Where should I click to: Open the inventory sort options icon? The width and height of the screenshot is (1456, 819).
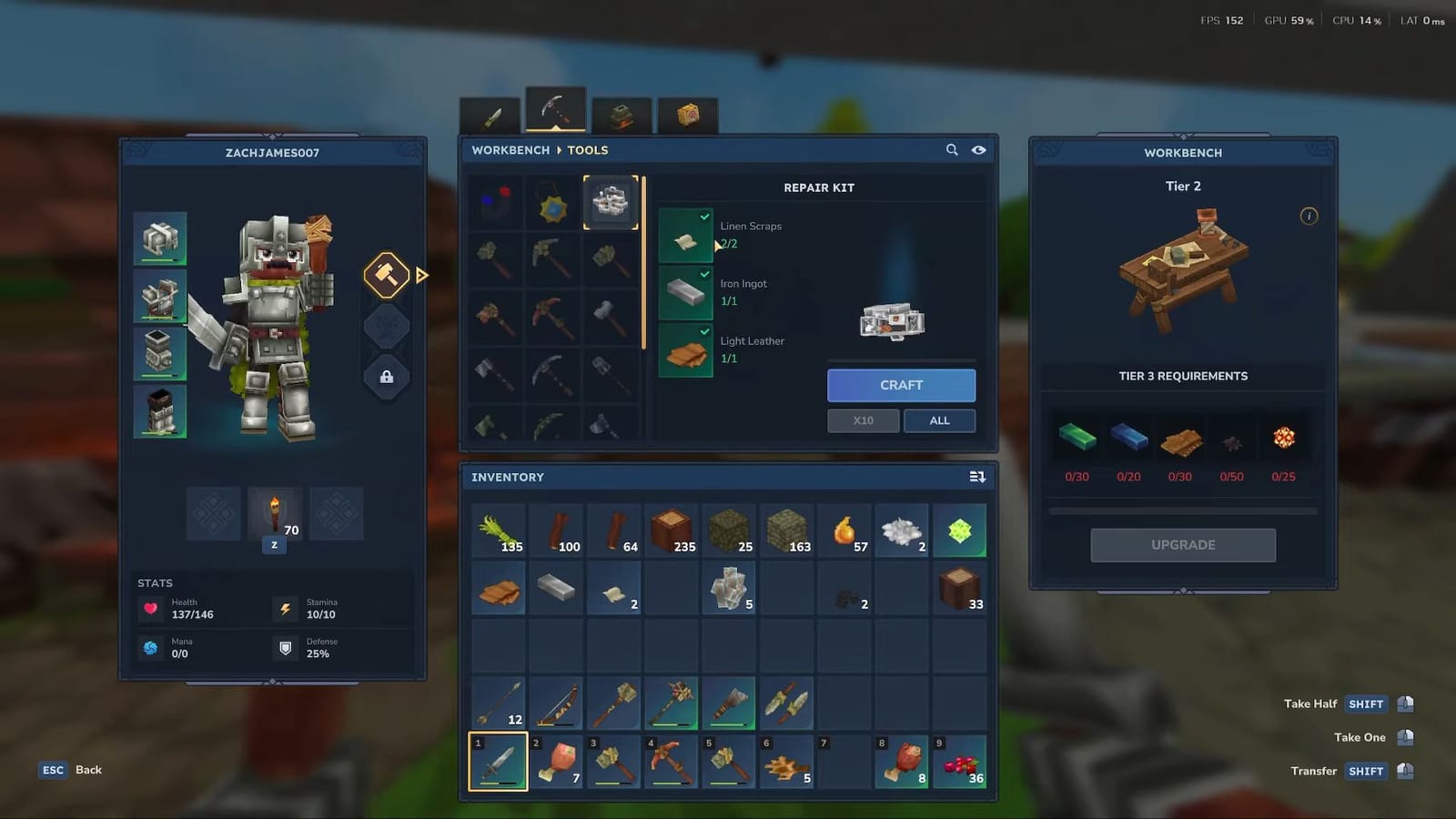pyautogui.click(x=976, y=476)
